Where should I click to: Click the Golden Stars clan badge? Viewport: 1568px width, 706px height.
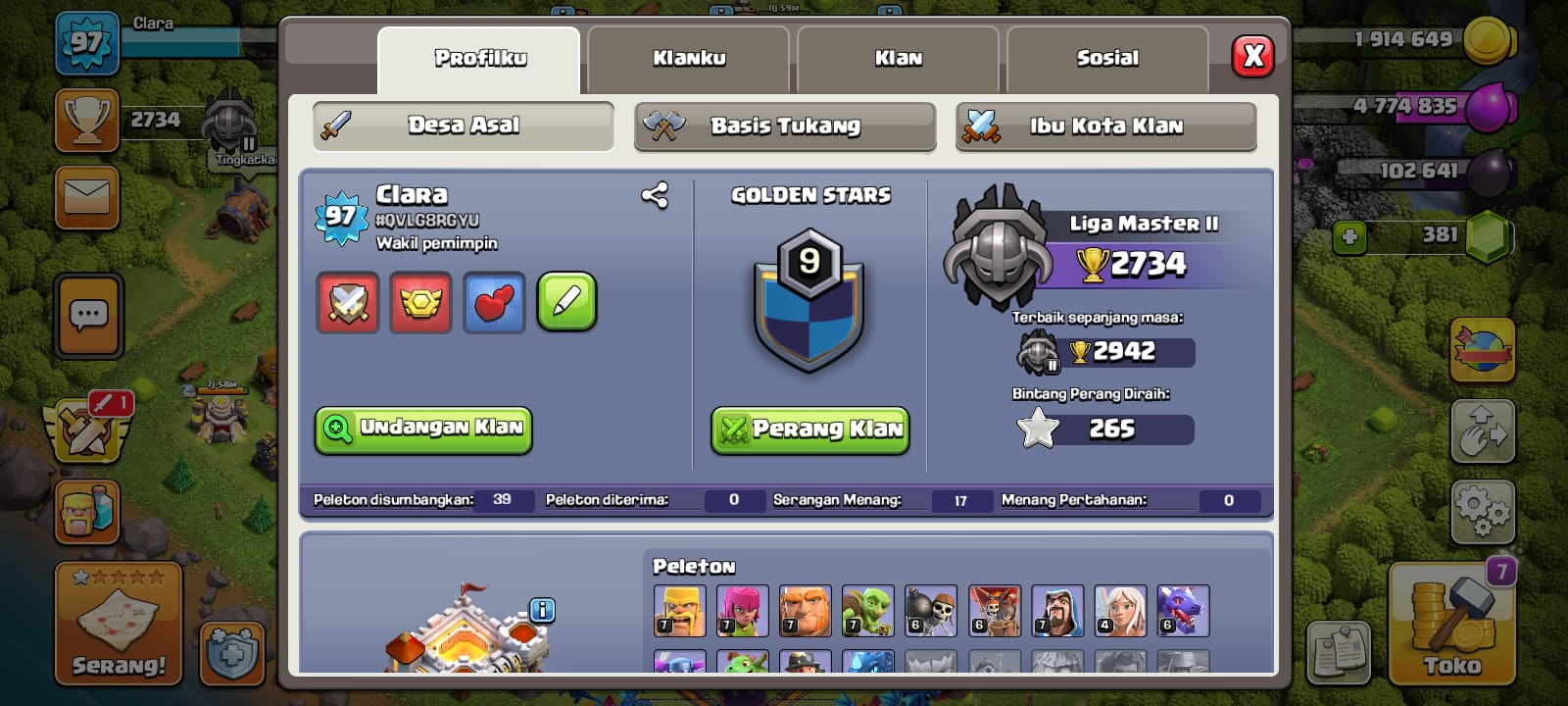click(x=808, y=299)
